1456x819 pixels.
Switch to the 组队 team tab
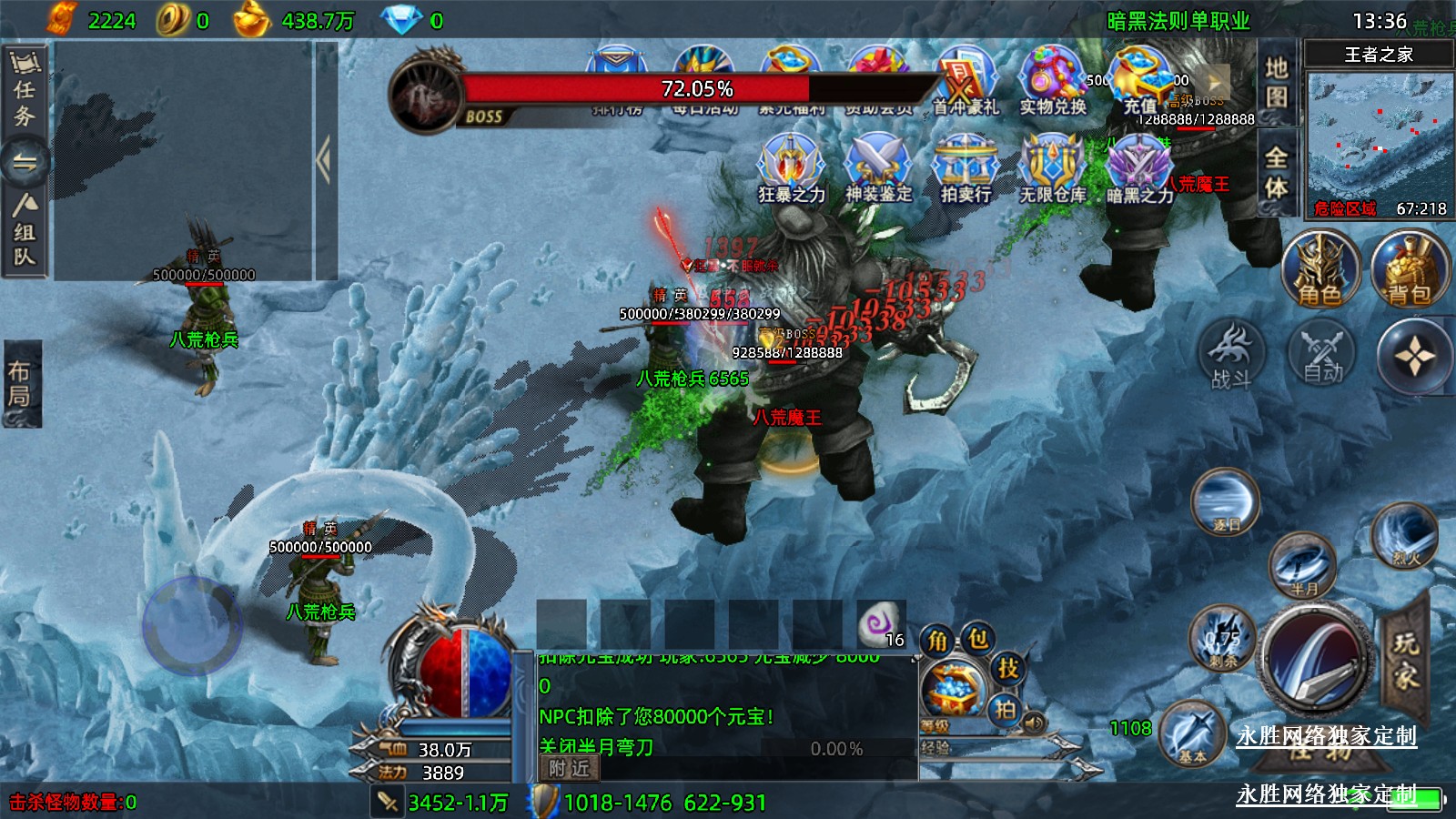pos(25,231)
